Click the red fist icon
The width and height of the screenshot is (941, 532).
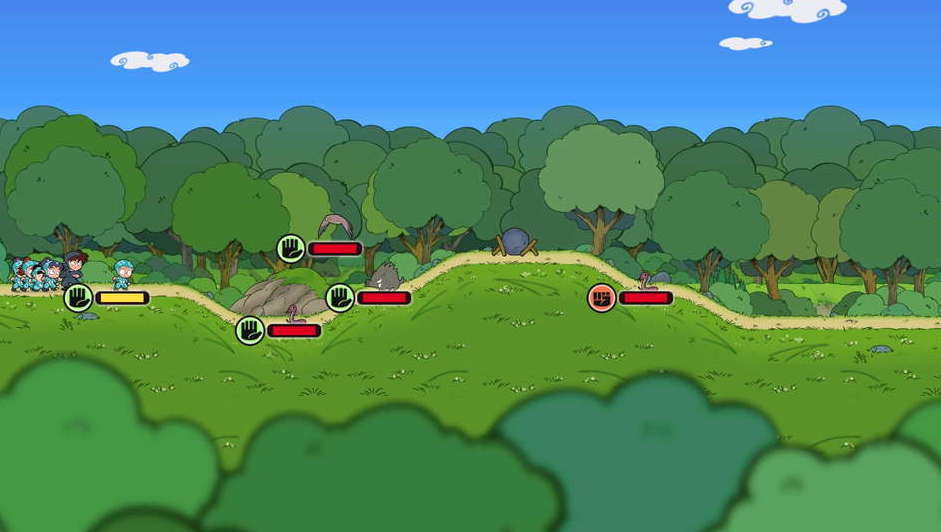coord(601,297)
